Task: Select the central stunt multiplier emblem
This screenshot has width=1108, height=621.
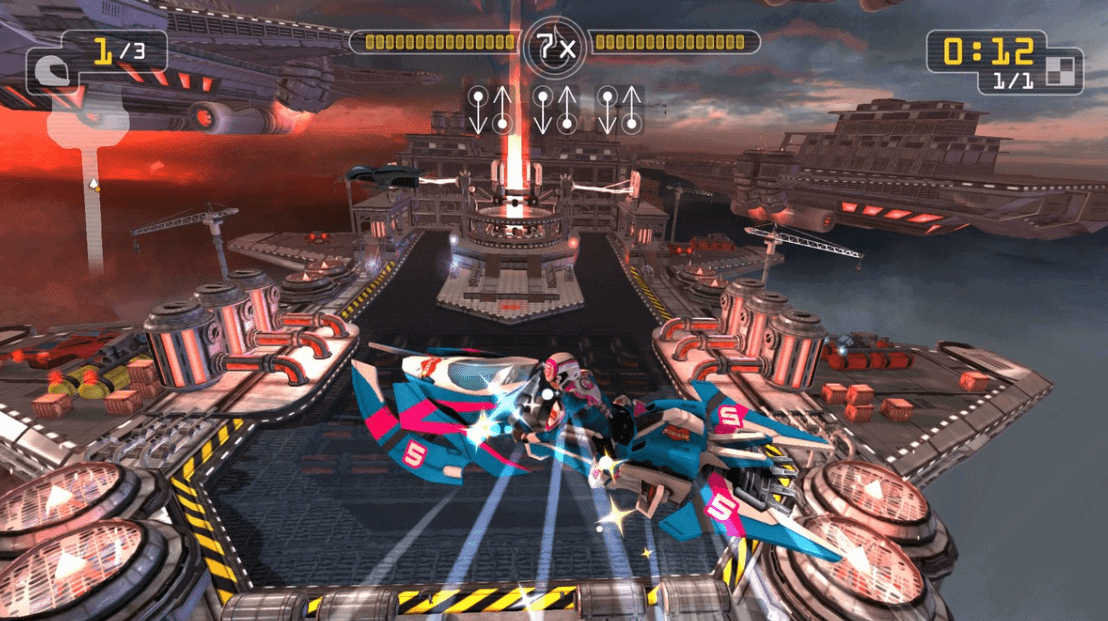Action: (554, 45)
